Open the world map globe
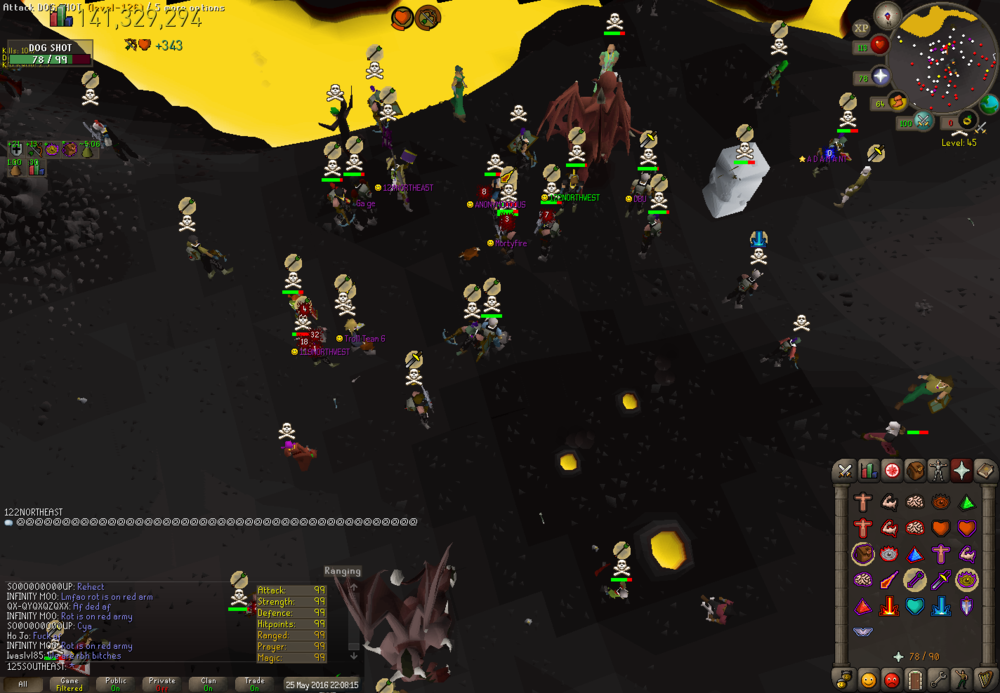Viewport: 1000px width, 693px height. tap(989, 104)
